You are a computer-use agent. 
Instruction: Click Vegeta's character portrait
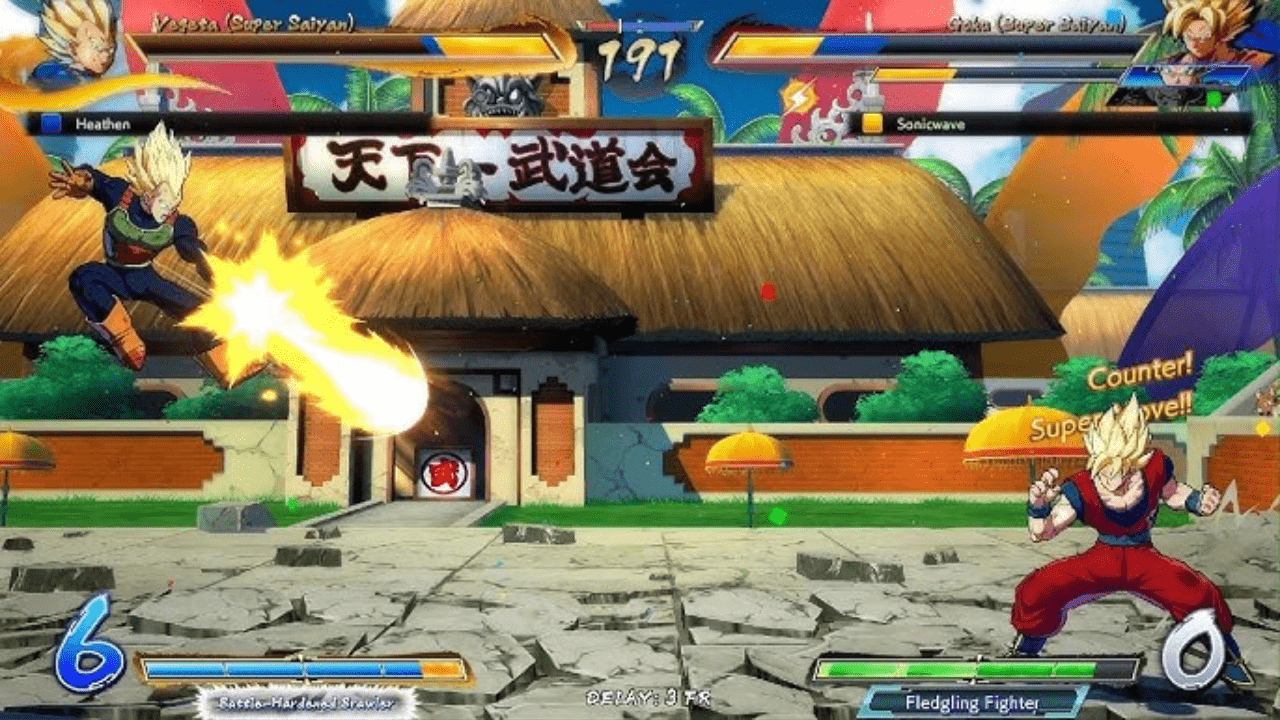tap(72, 42)
